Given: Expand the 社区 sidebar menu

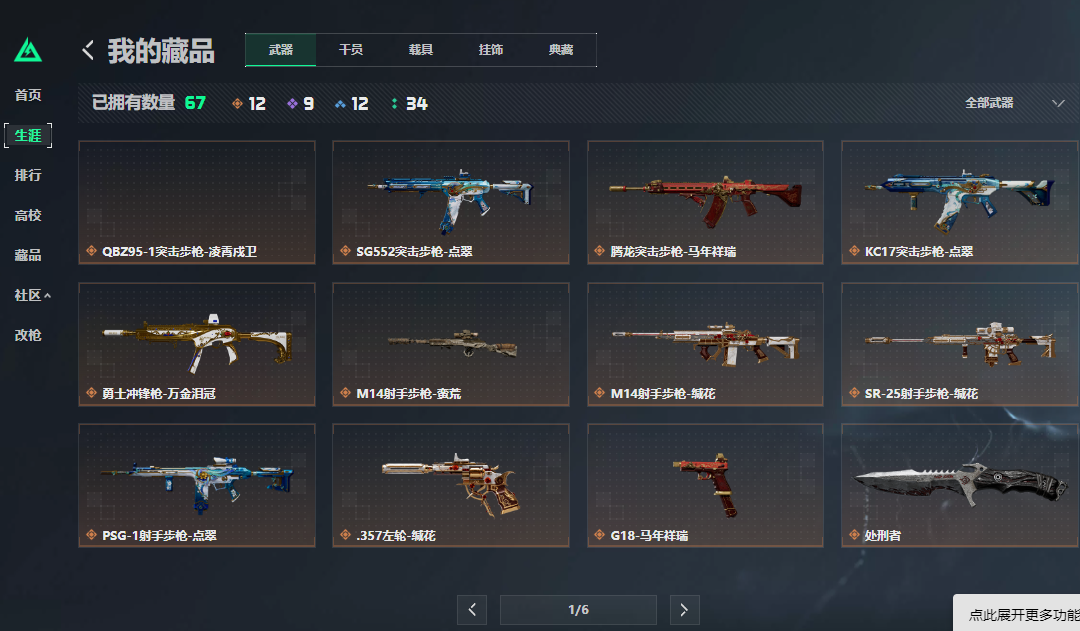Looking at the screenshot, I should point(32,295).
